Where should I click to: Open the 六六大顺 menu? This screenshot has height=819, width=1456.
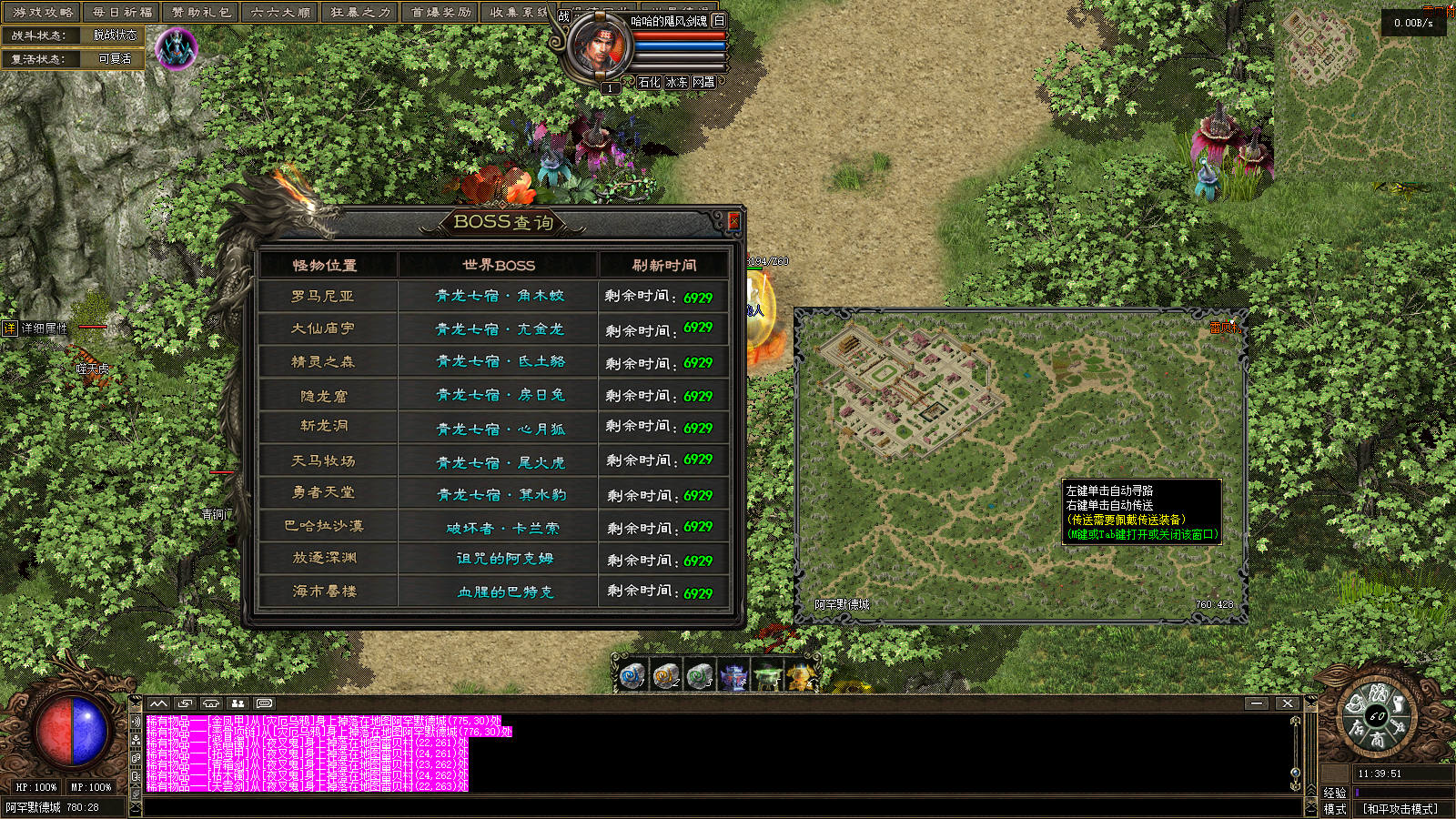point(280,12)
